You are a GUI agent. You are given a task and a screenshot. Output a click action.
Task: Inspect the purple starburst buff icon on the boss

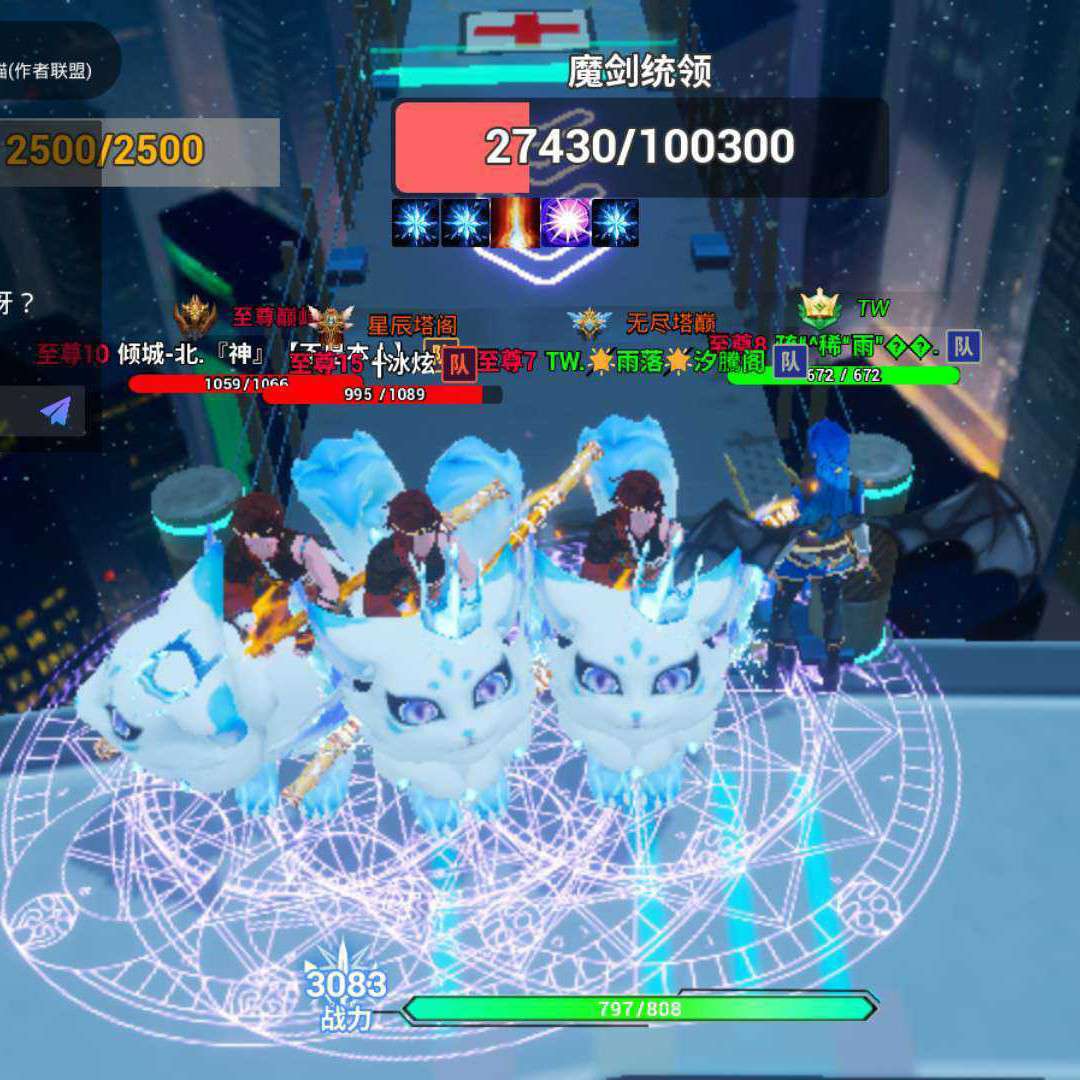point(565,223)
